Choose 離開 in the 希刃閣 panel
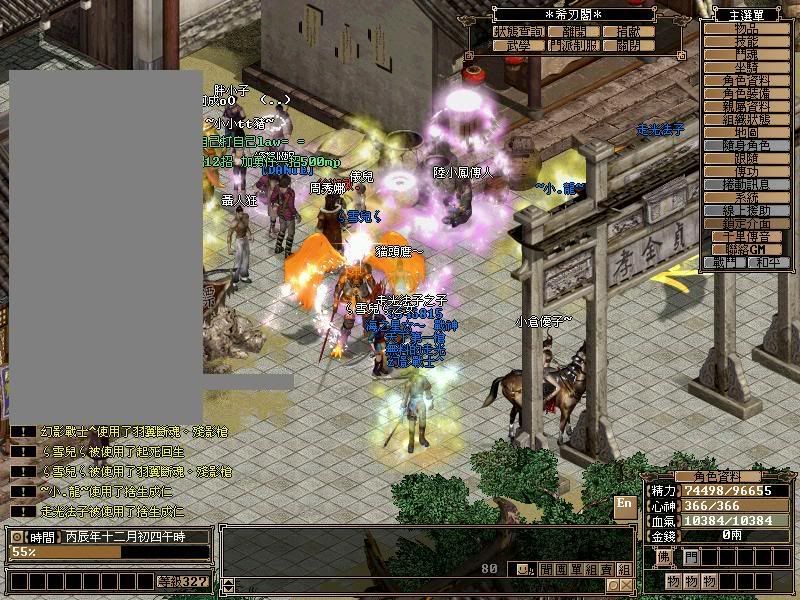Viewport: 800px width, 600px height. (573, 32)
